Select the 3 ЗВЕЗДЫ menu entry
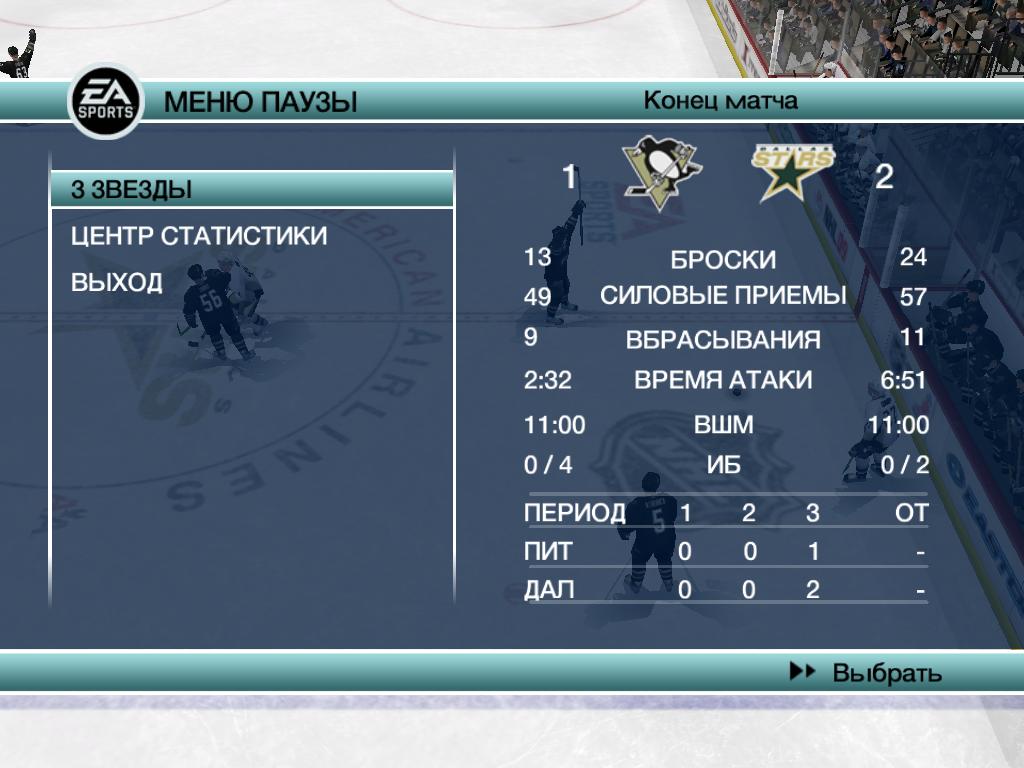Image resolution: width=1024 pixels, height=768 pixels. (x=250, y=189)
